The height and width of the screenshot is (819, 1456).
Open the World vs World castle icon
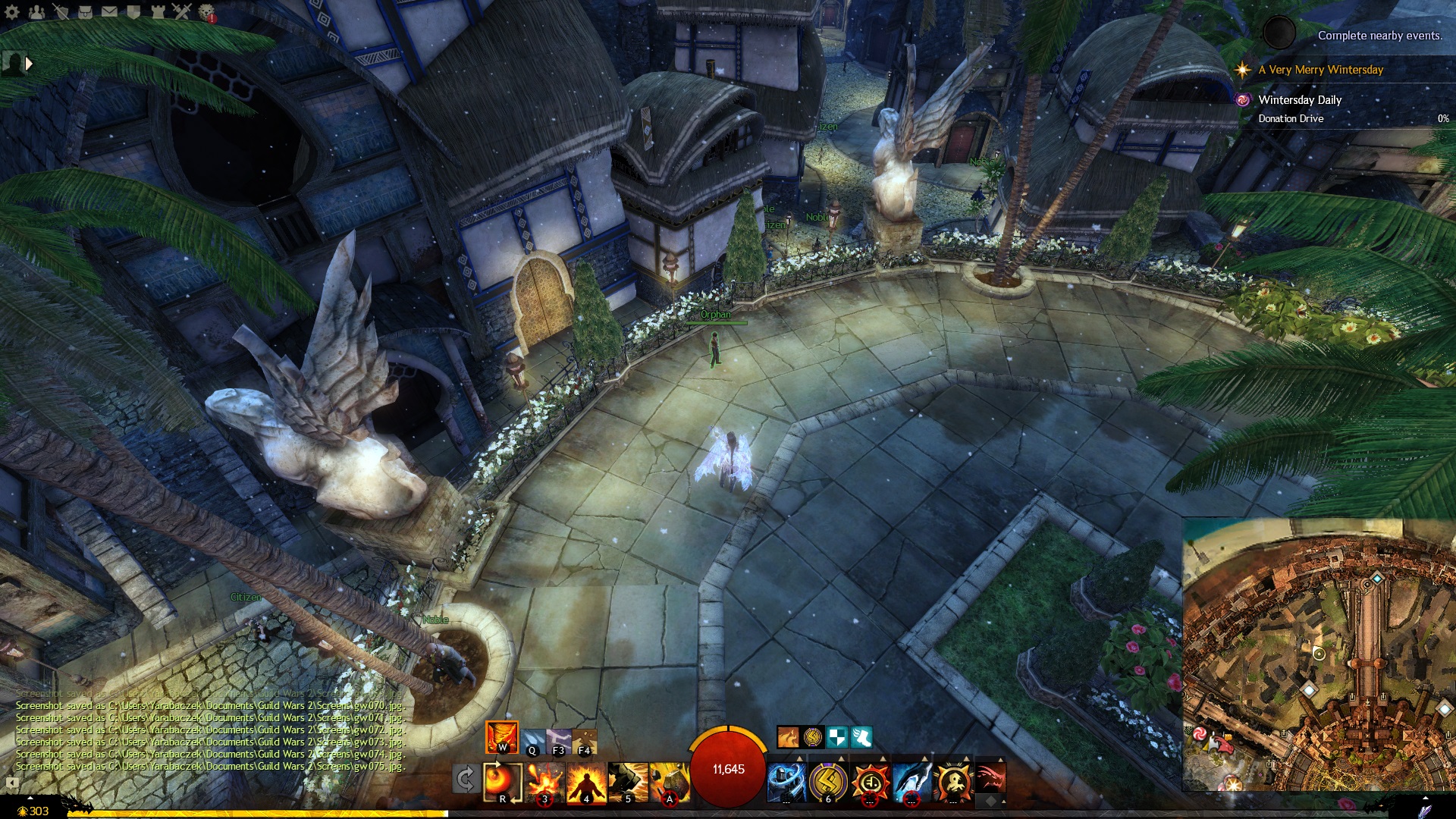pyautogui.click(x=158, y=11)
